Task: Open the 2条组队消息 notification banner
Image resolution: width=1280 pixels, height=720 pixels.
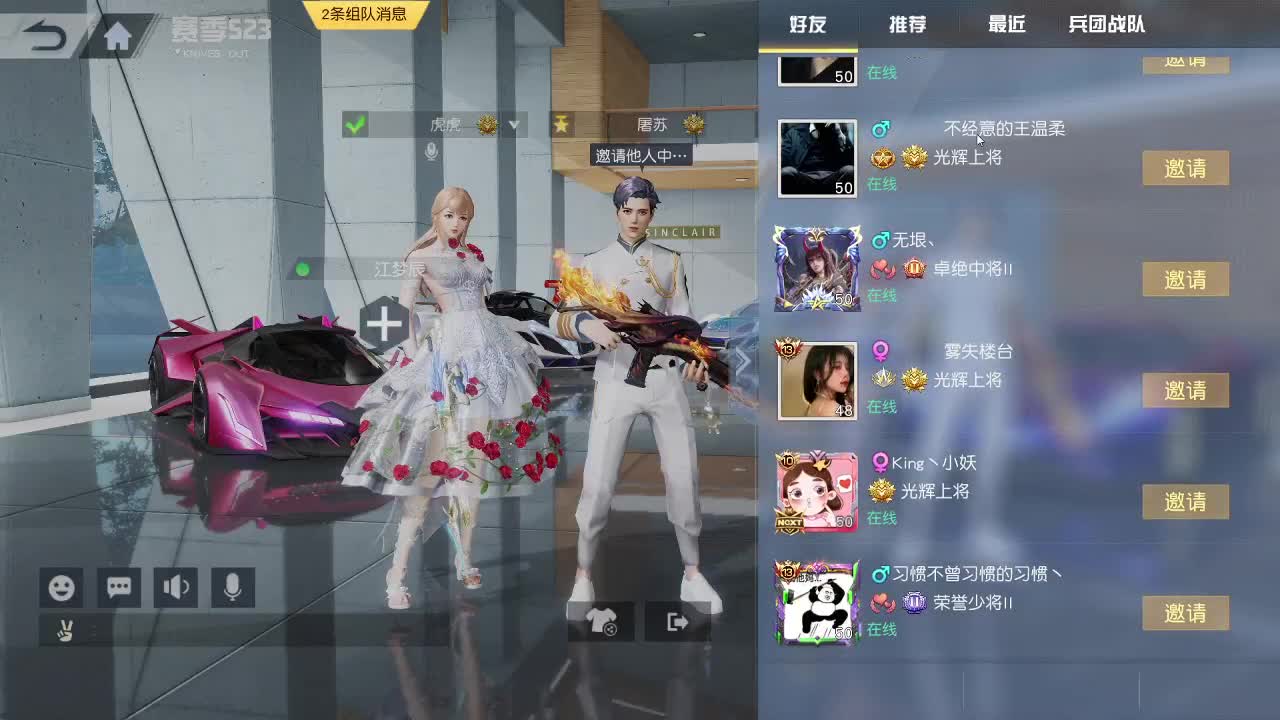Action: 367,14
